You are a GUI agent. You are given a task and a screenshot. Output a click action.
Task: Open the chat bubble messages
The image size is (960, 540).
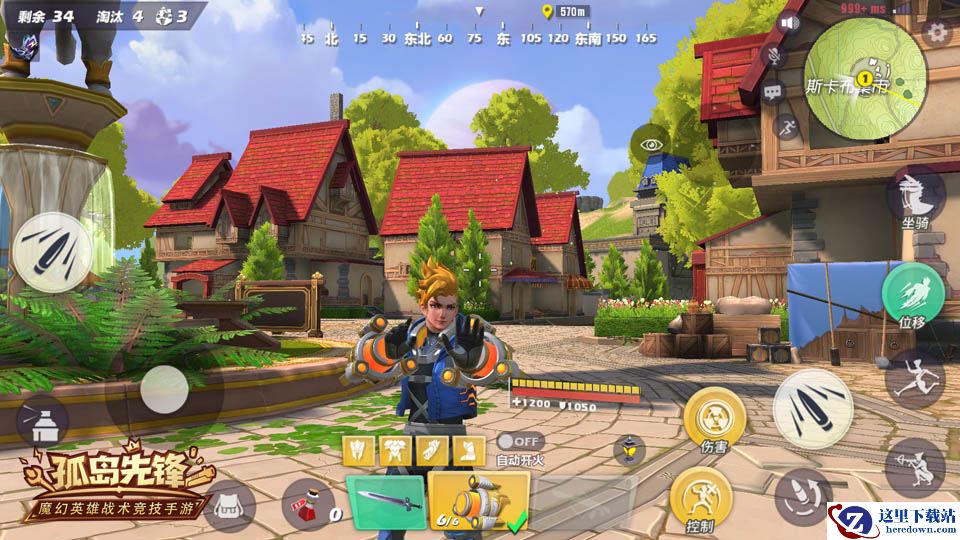(x=773, y=92)
